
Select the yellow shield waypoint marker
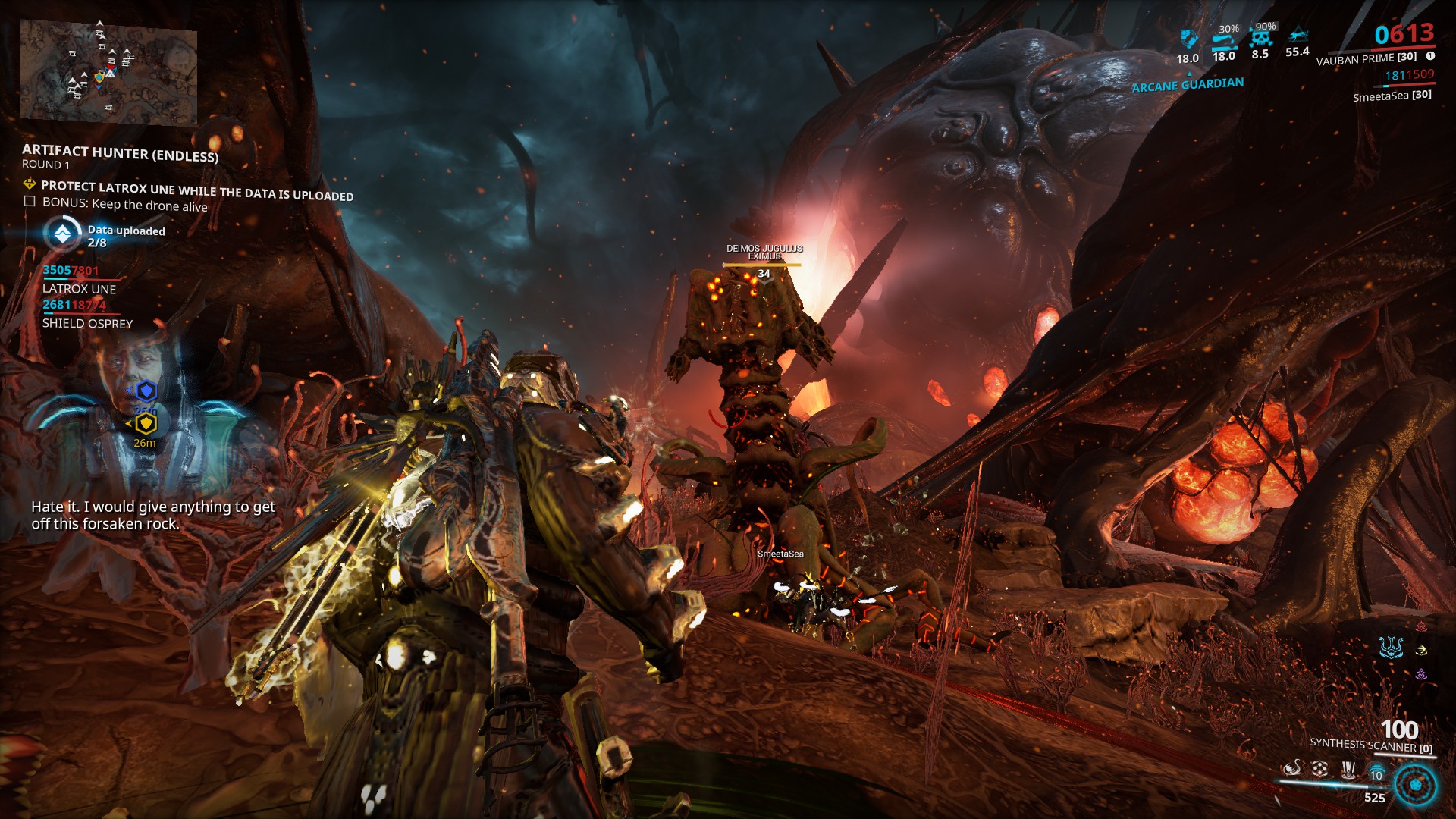point(146,425)
